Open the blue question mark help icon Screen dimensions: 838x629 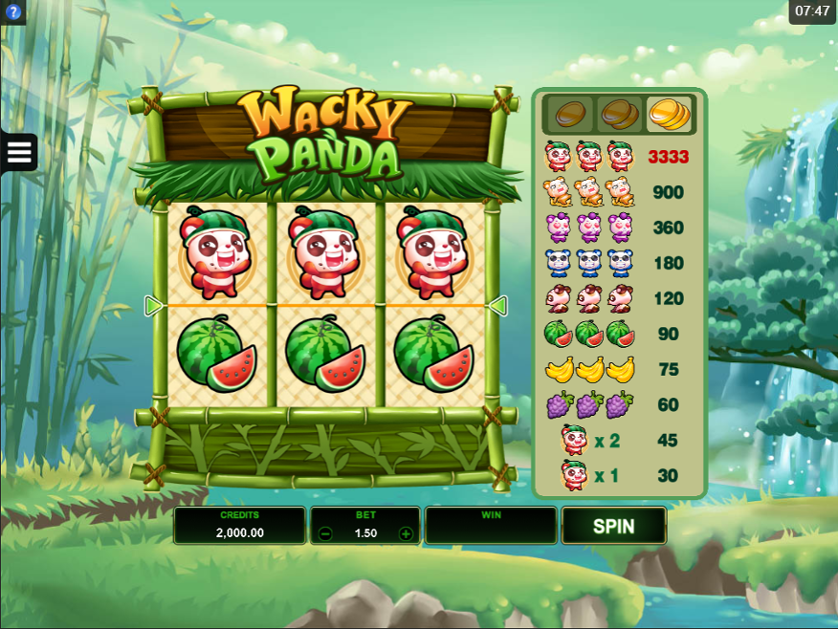13,12
